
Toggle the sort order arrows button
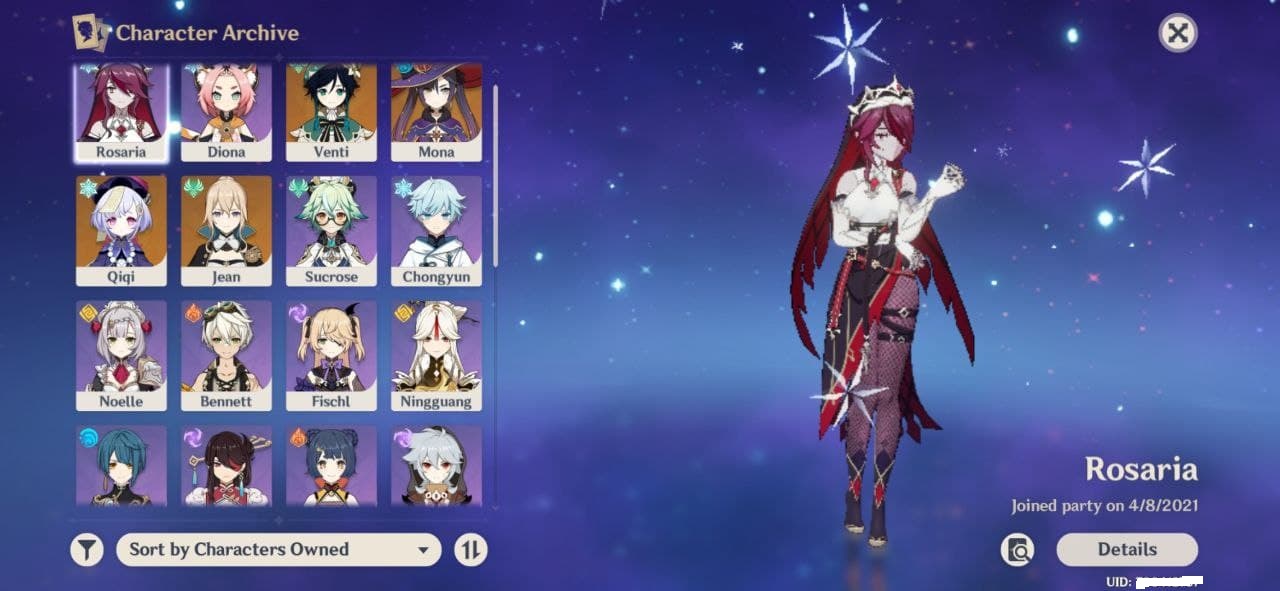[x=471, y=549]
